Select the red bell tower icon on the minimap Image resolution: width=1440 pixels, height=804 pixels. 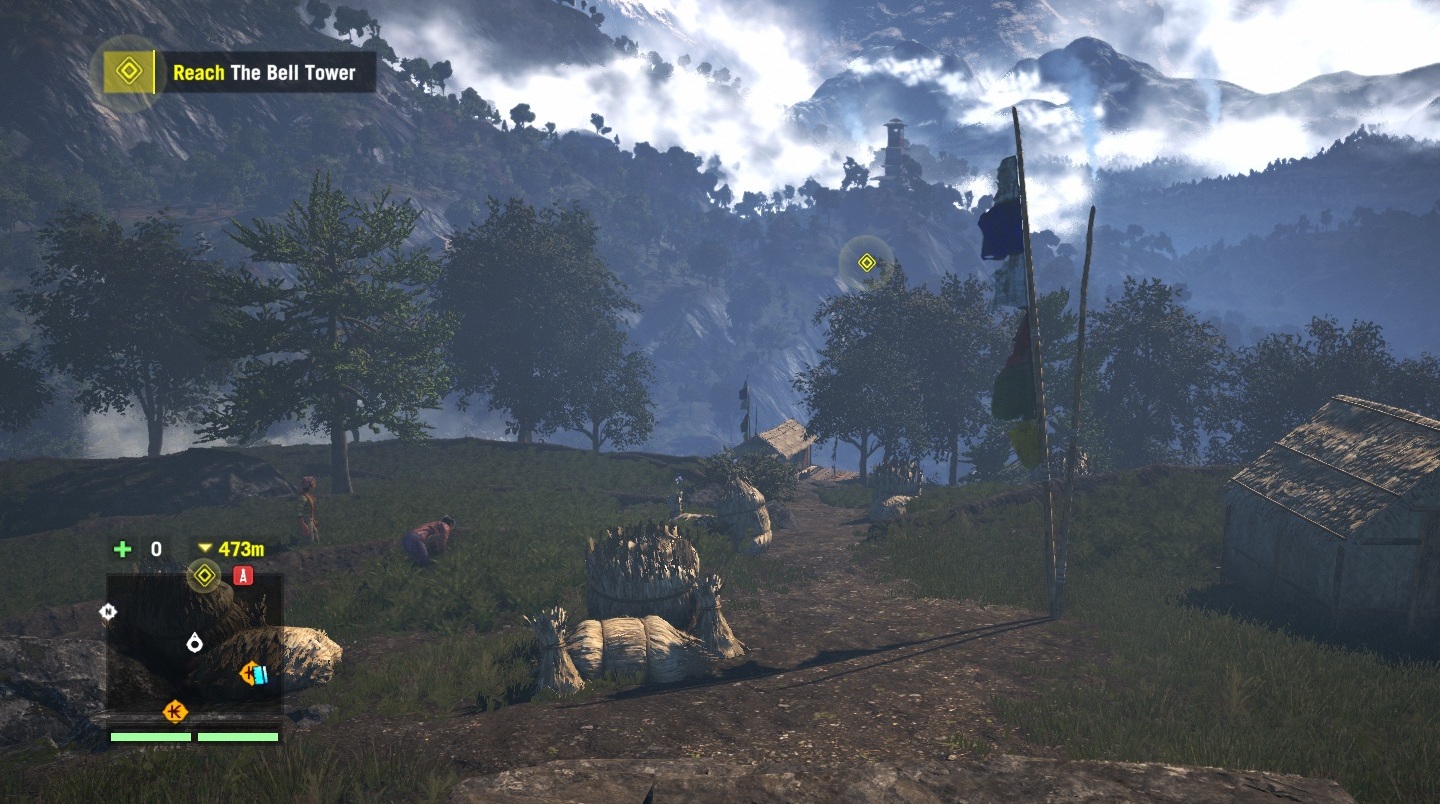pyautogui.click(x=243, y=575)
